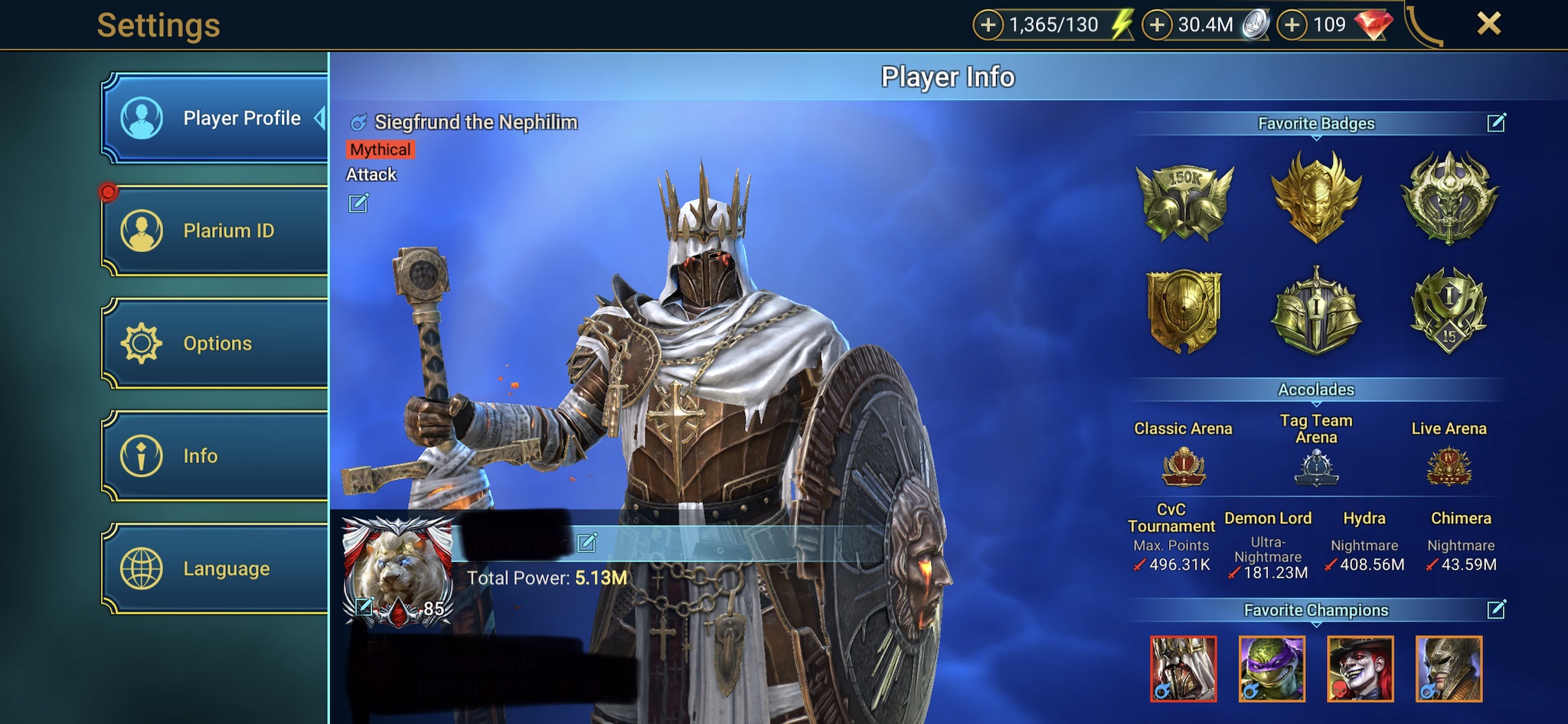View the Classic Arena accolade emblem
The image size is (1568, 724).
click(x=1184, y=467)
